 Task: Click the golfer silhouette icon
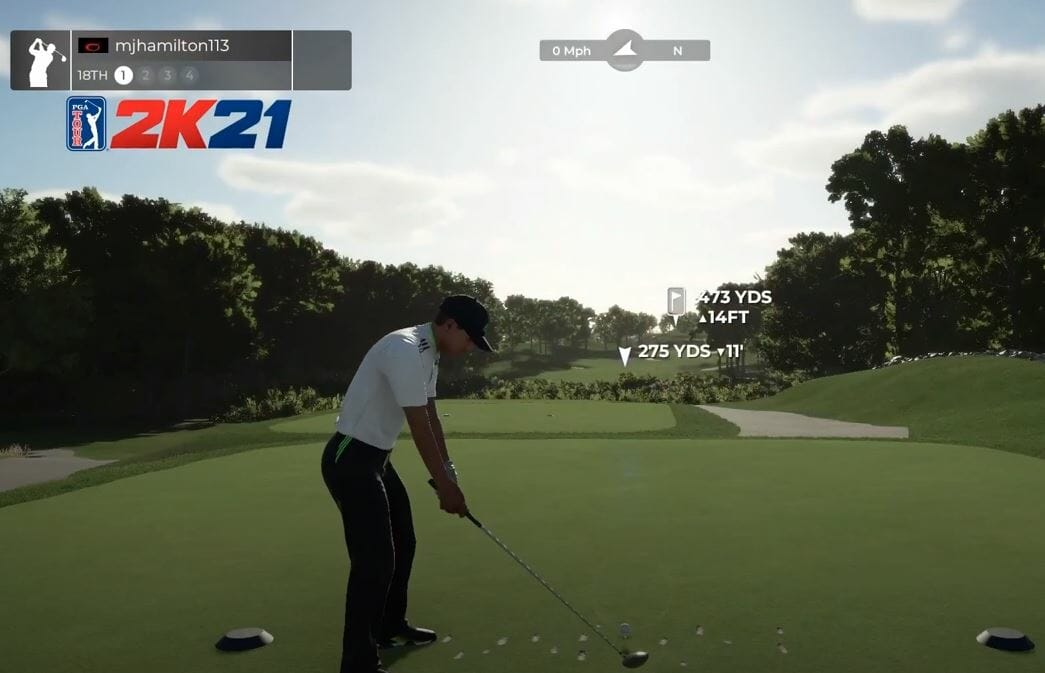[x=44, y=61]
